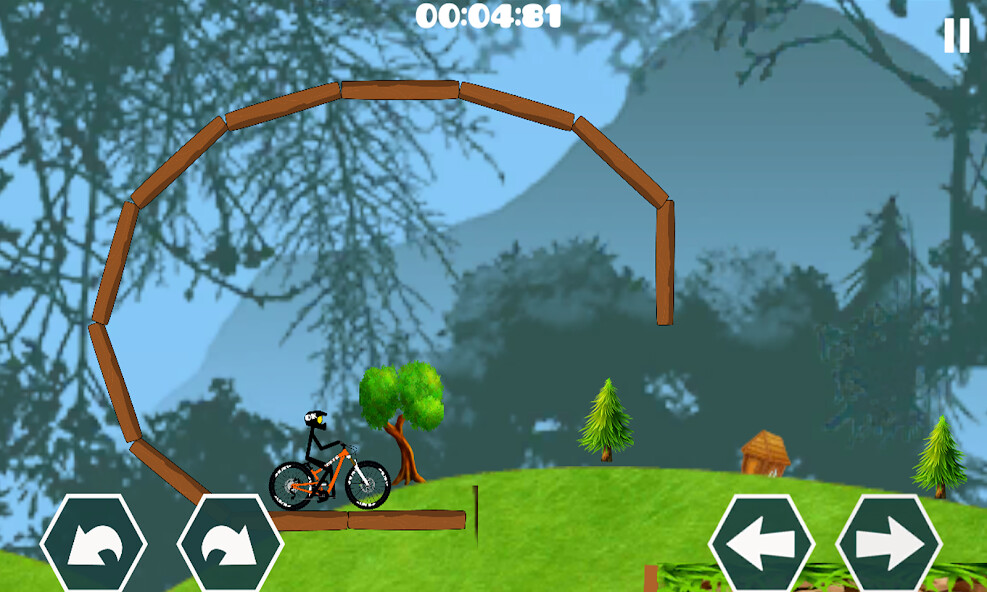Tap the lean-forward clockwise arrow button
Screen dimensions: 987x592
click(230, 545)
